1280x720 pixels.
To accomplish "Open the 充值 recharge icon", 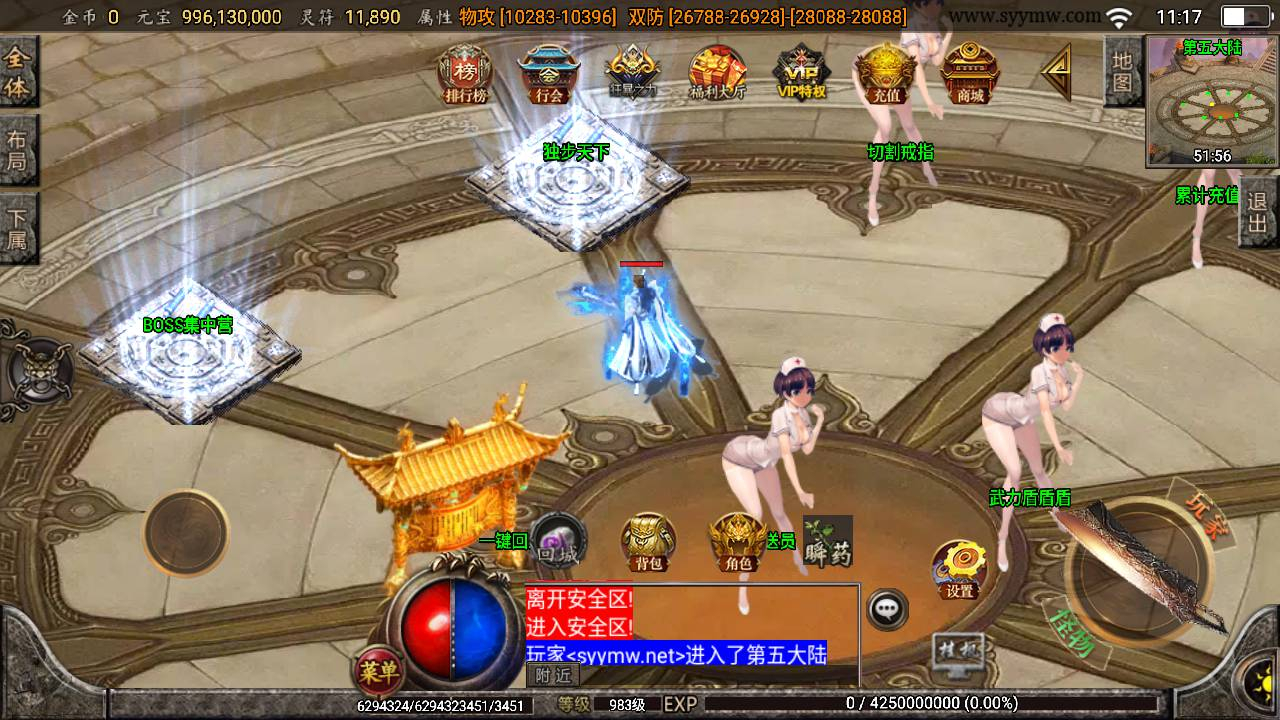I will 885,74.
